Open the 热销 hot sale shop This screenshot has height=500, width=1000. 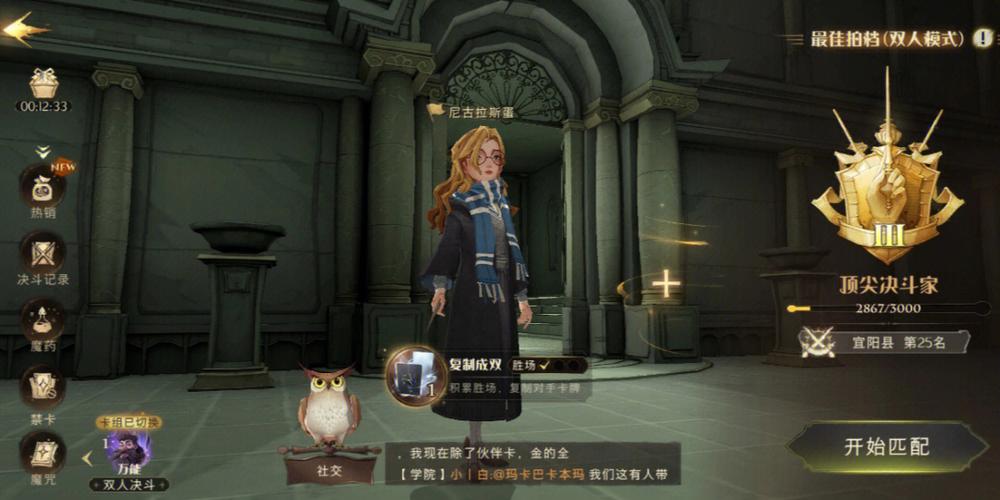click(x=43, y=188)
